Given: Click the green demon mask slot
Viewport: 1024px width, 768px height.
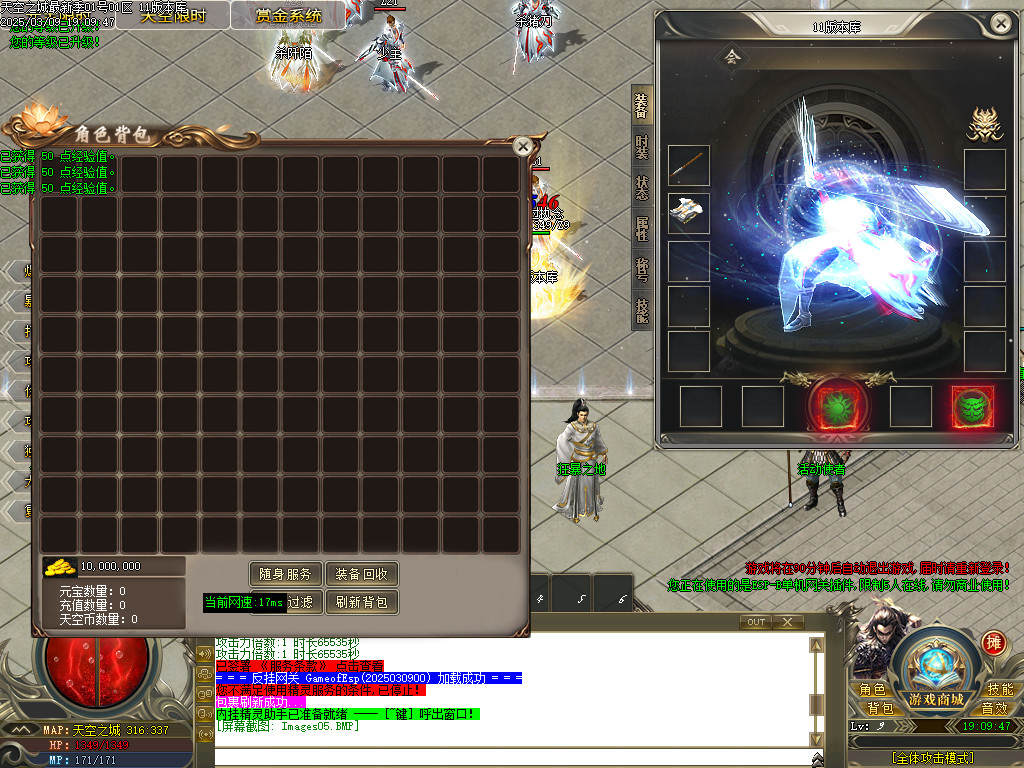Looking at the screenshot, I should pos(972,406).
